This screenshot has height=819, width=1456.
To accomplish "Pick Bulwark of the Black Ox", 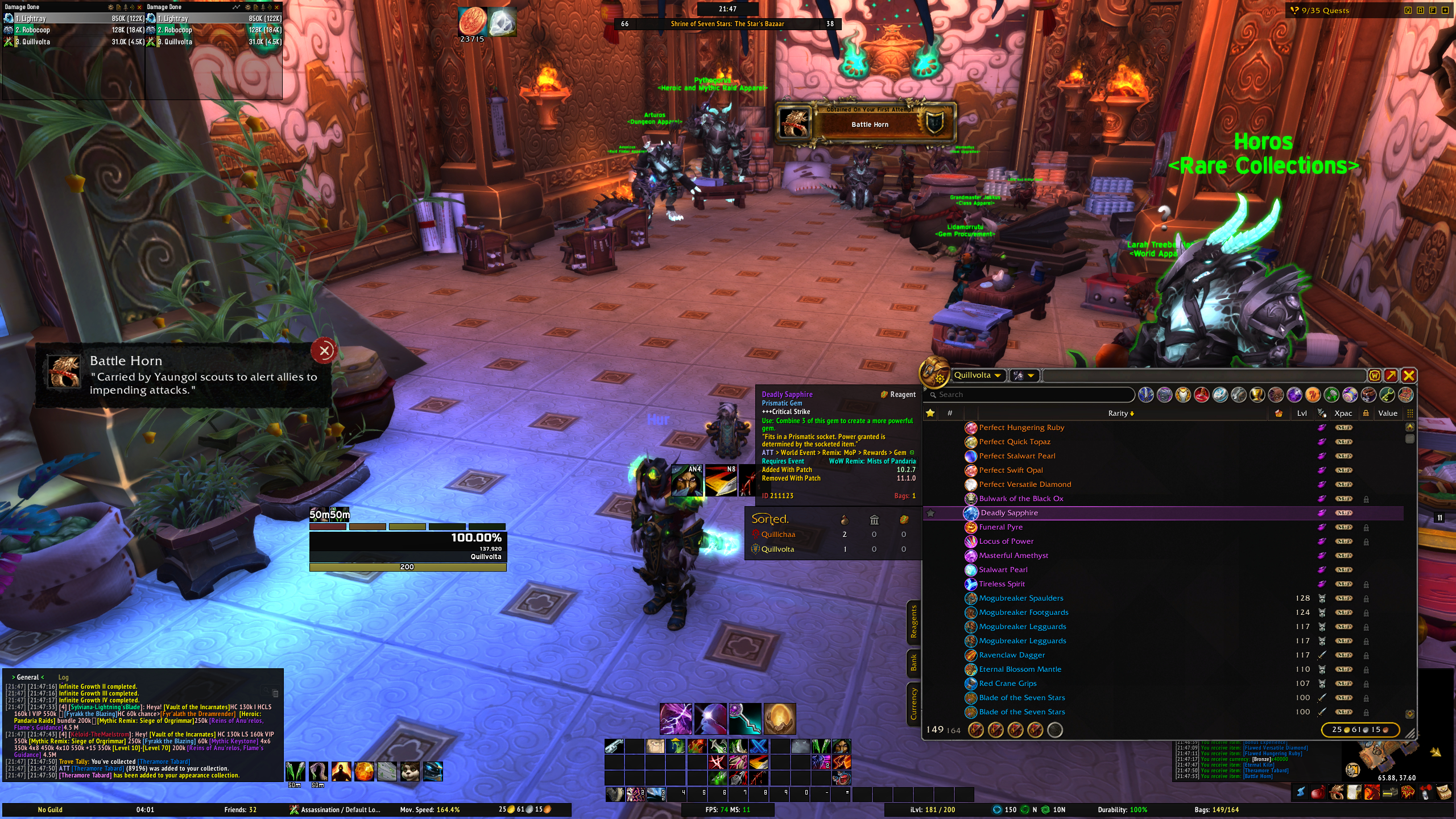I will coord(1021,499).
